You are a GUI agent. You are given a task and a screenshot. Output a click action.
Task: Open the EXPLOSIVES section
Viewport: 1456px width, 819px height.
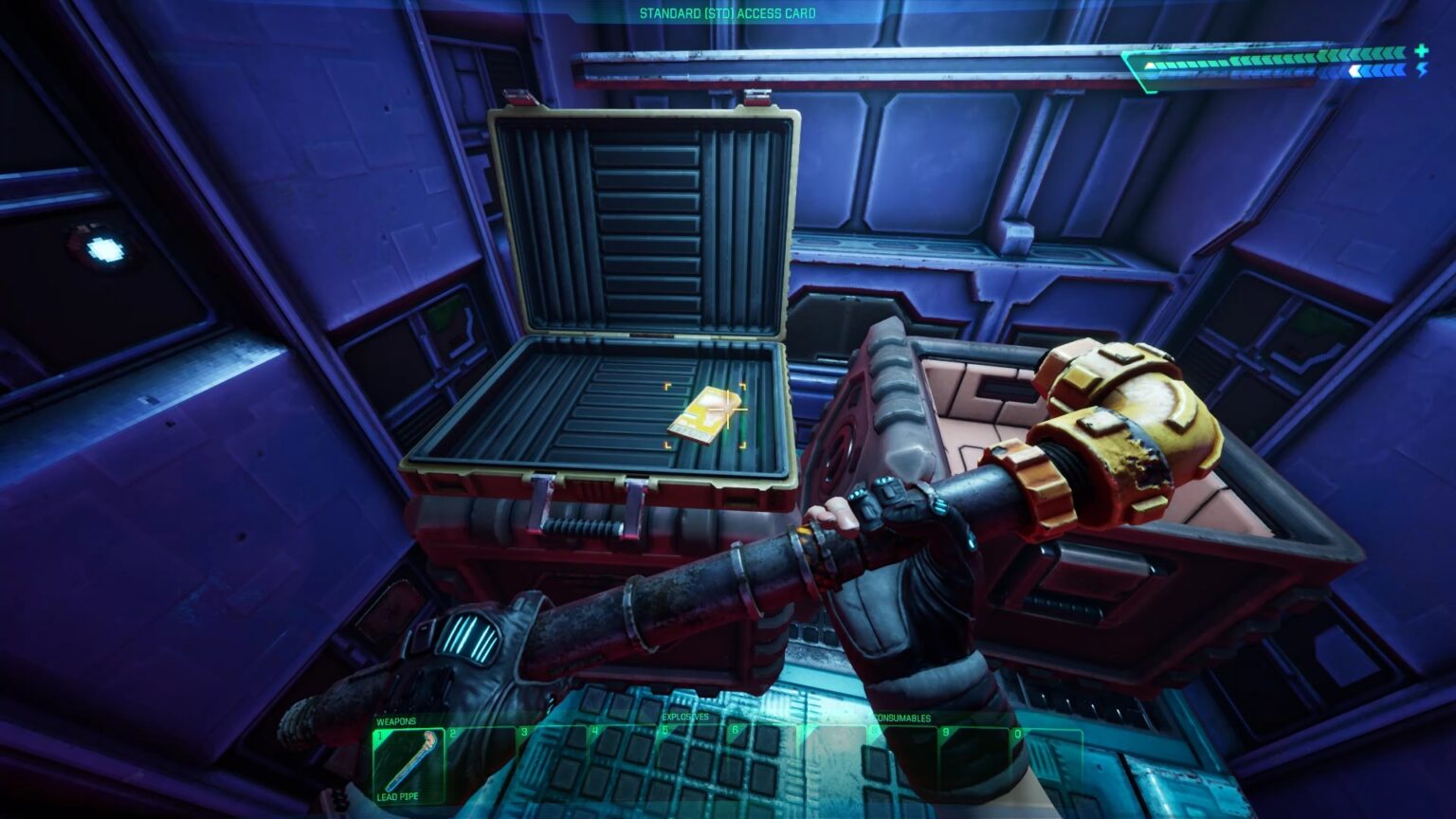tap(684, 717)
